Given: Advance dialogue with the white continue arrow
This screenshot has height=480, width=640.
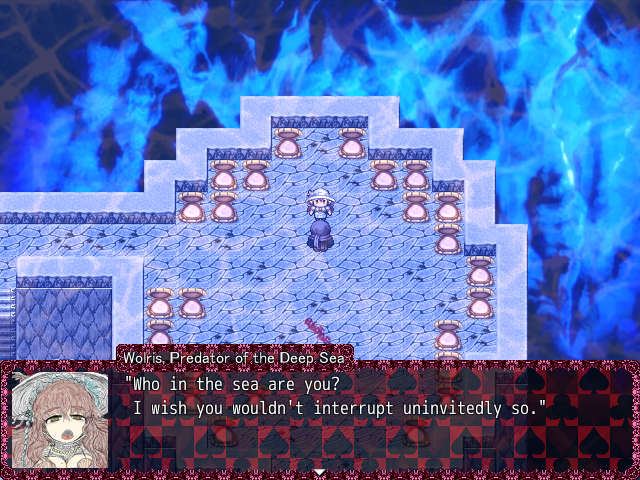Looking at the screenshot, I should pos(319,471).
